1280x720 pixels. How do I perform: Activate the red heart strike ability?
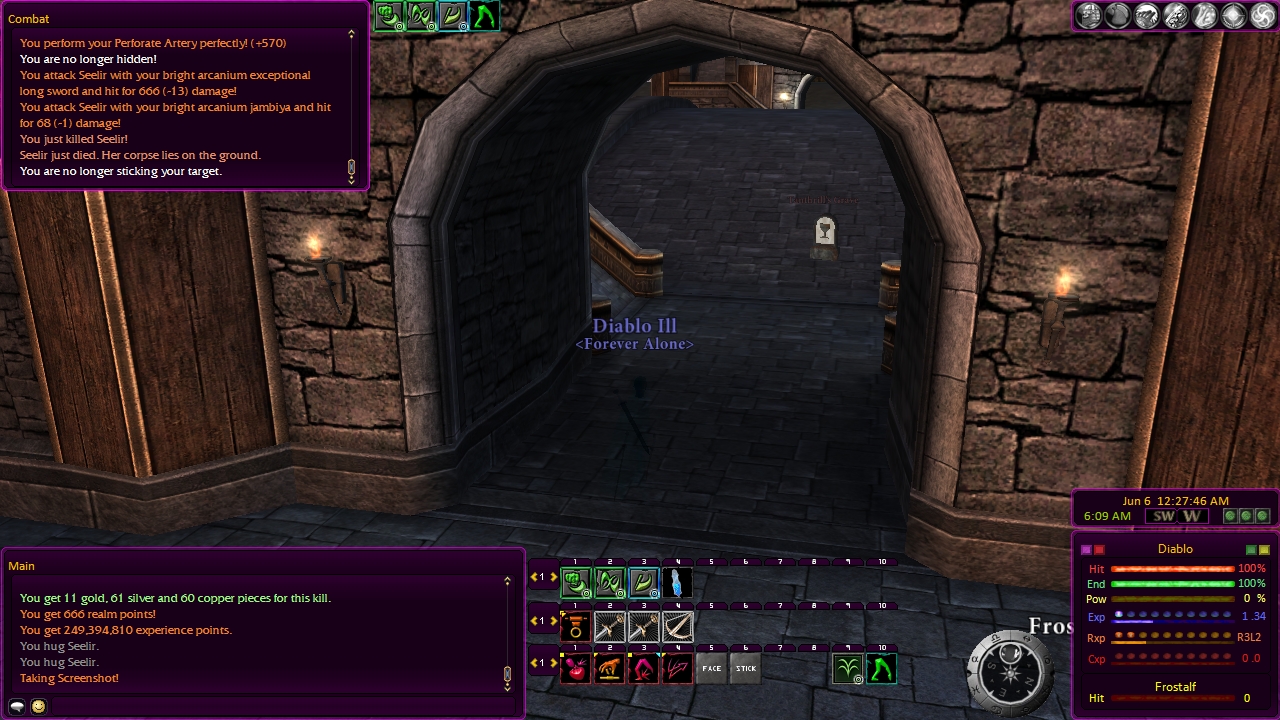575,668
